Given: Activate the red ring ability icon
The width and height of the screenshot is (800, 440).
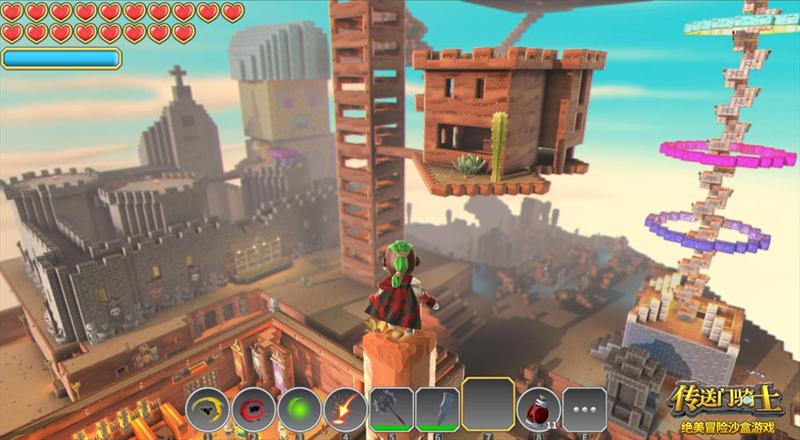Looking at the screenshot, I should pos(252,408).
